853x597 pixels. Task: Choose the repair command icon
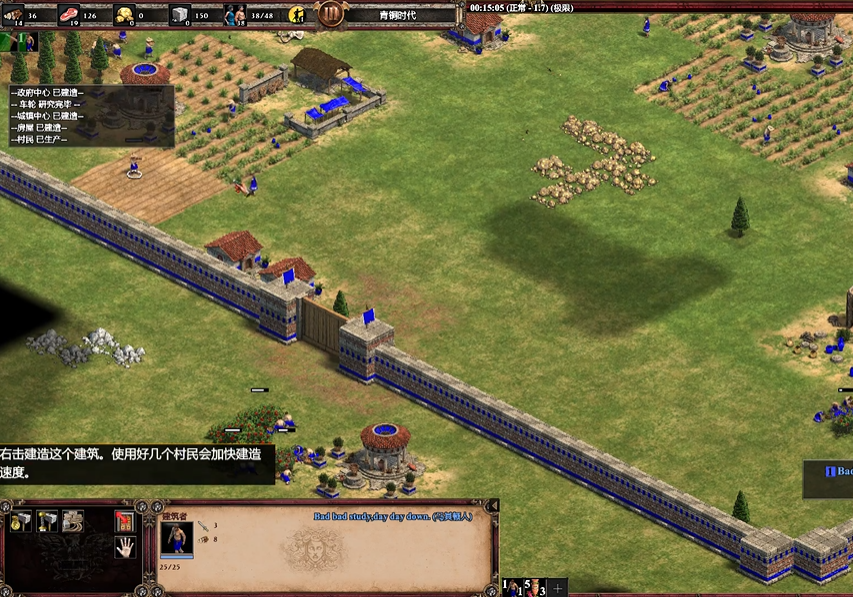(72, 521)
